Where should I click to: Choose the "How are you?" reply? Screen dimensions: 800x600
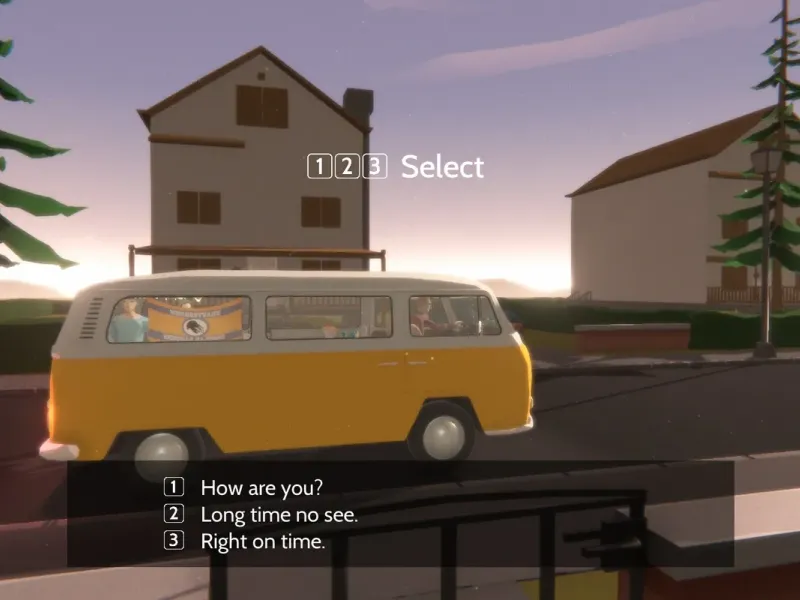tap(261, 488)
